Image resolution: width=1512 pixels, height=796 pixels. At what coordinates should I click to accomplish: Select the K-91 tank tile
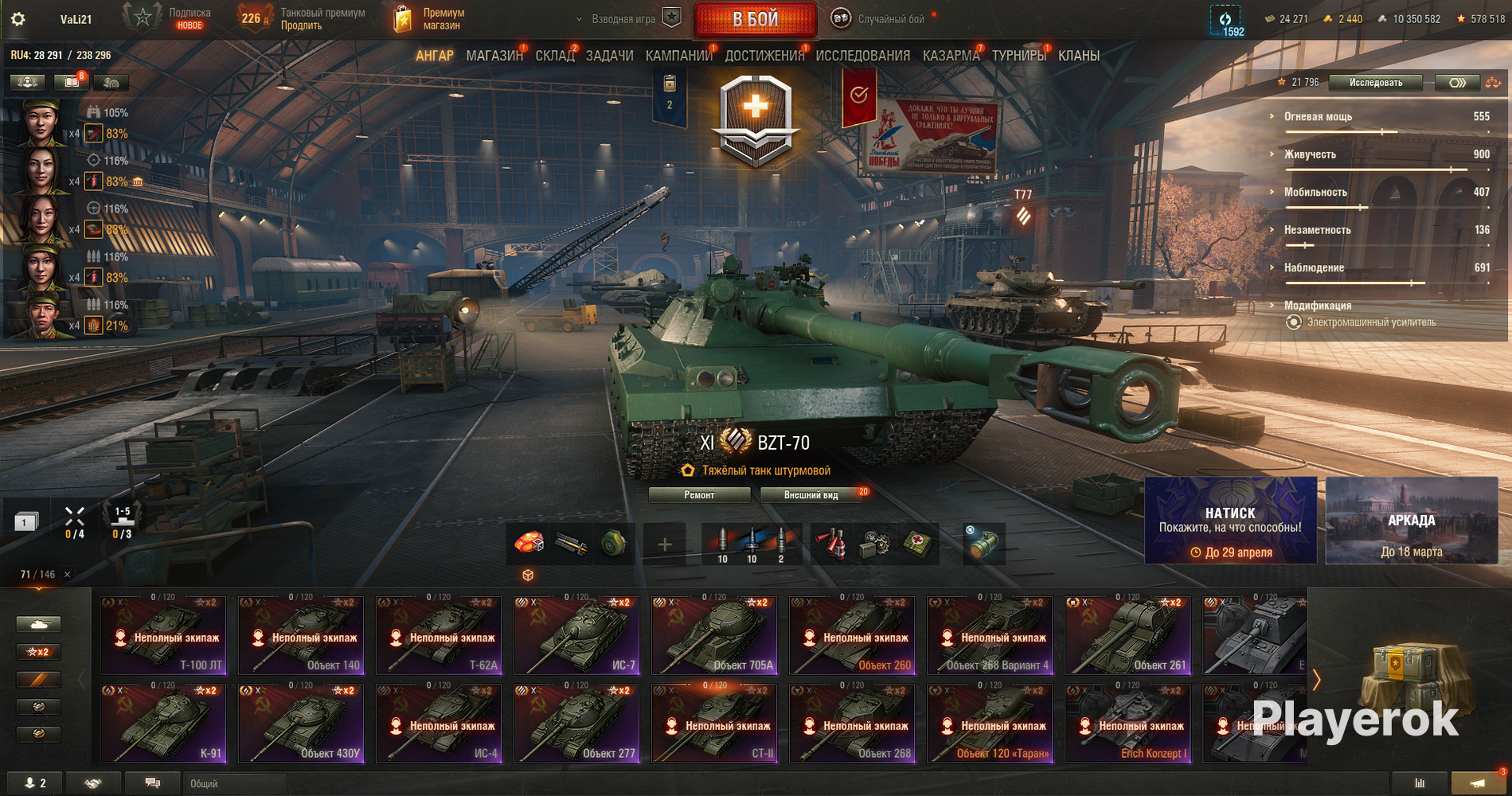163,724
